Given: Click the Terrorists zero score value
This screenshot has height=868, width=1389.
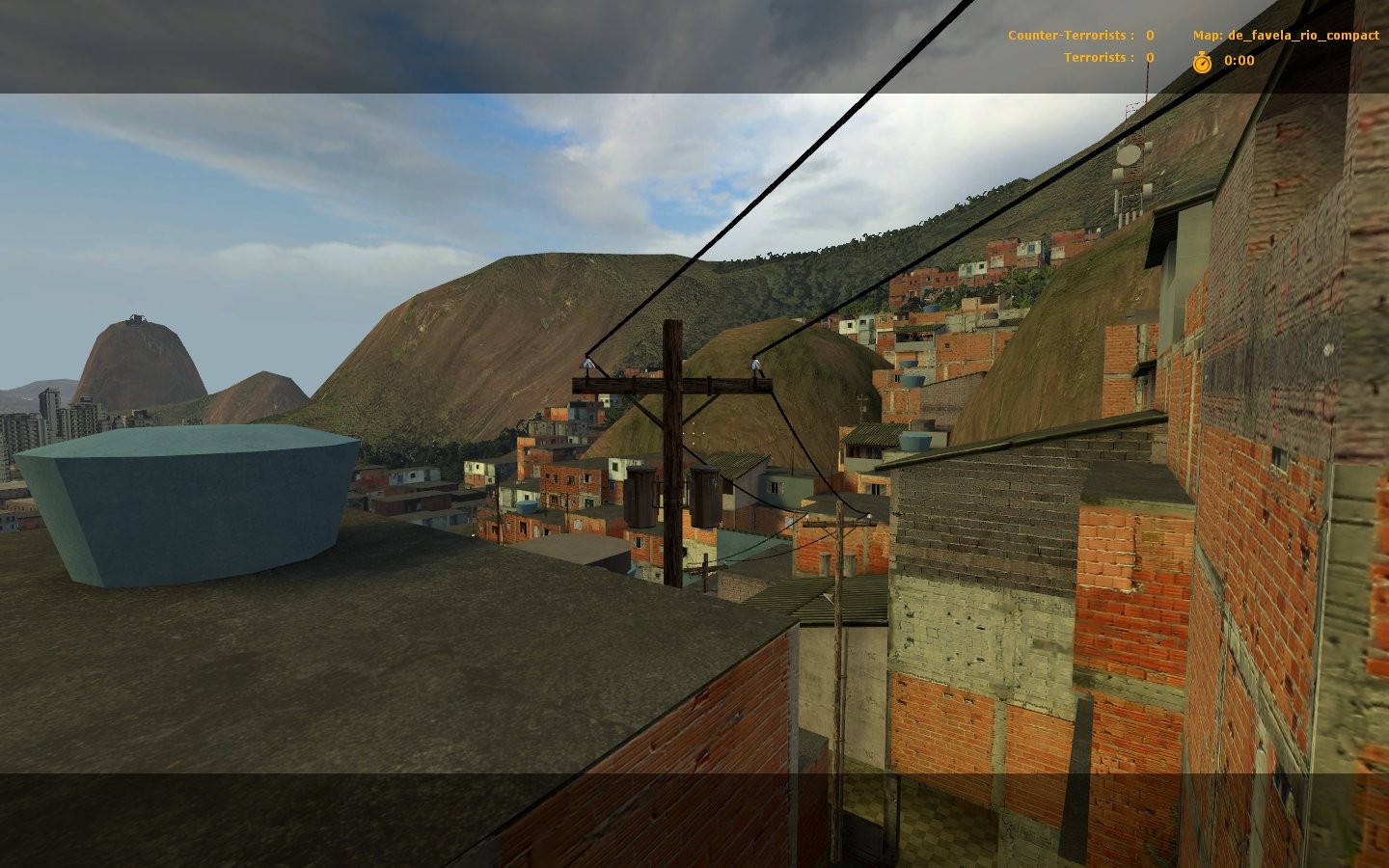Looking at the screenshot, I should [1149, 57].
